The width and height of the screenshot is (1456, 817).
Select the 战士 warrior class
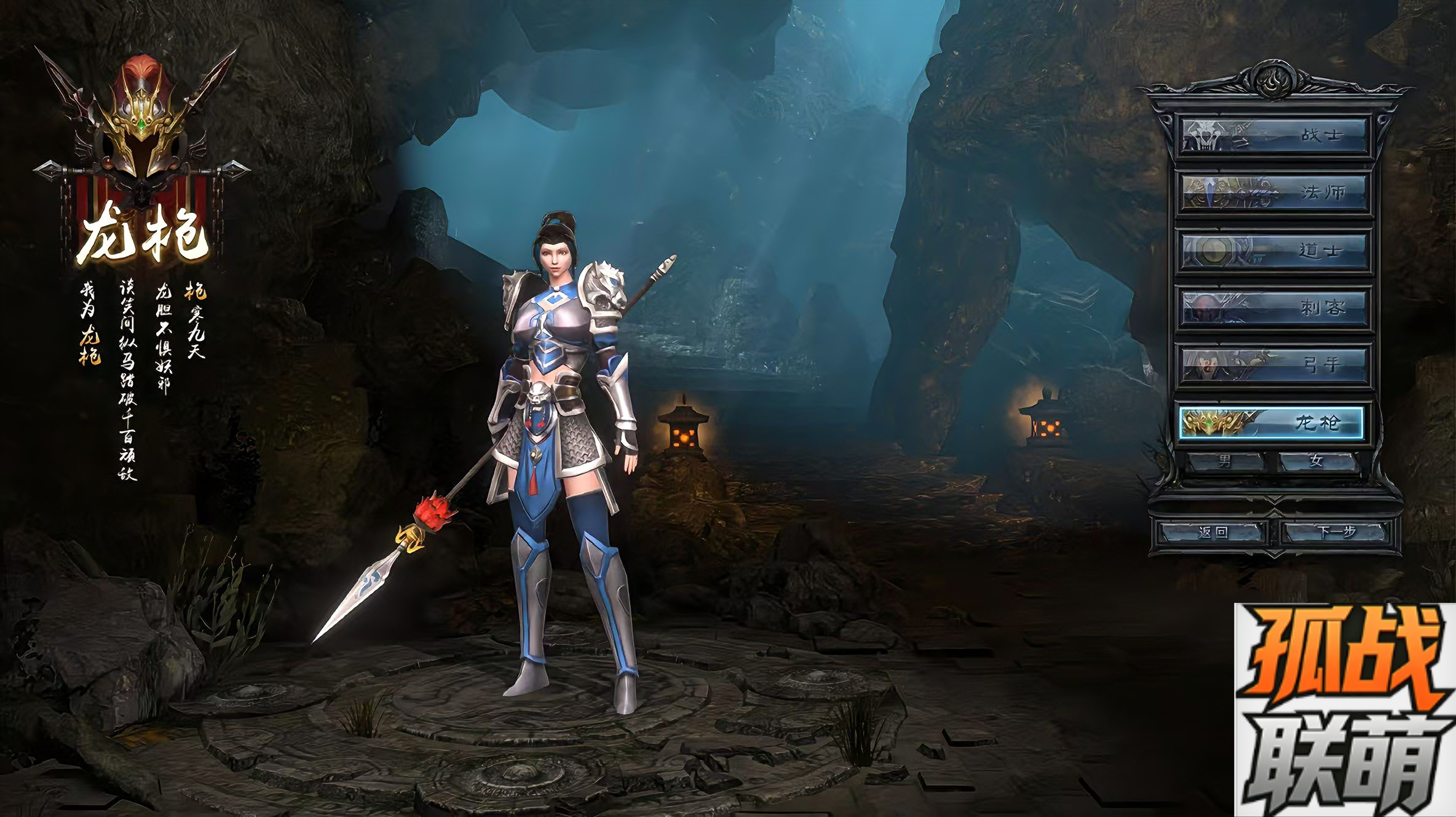tap(1274, 135)
